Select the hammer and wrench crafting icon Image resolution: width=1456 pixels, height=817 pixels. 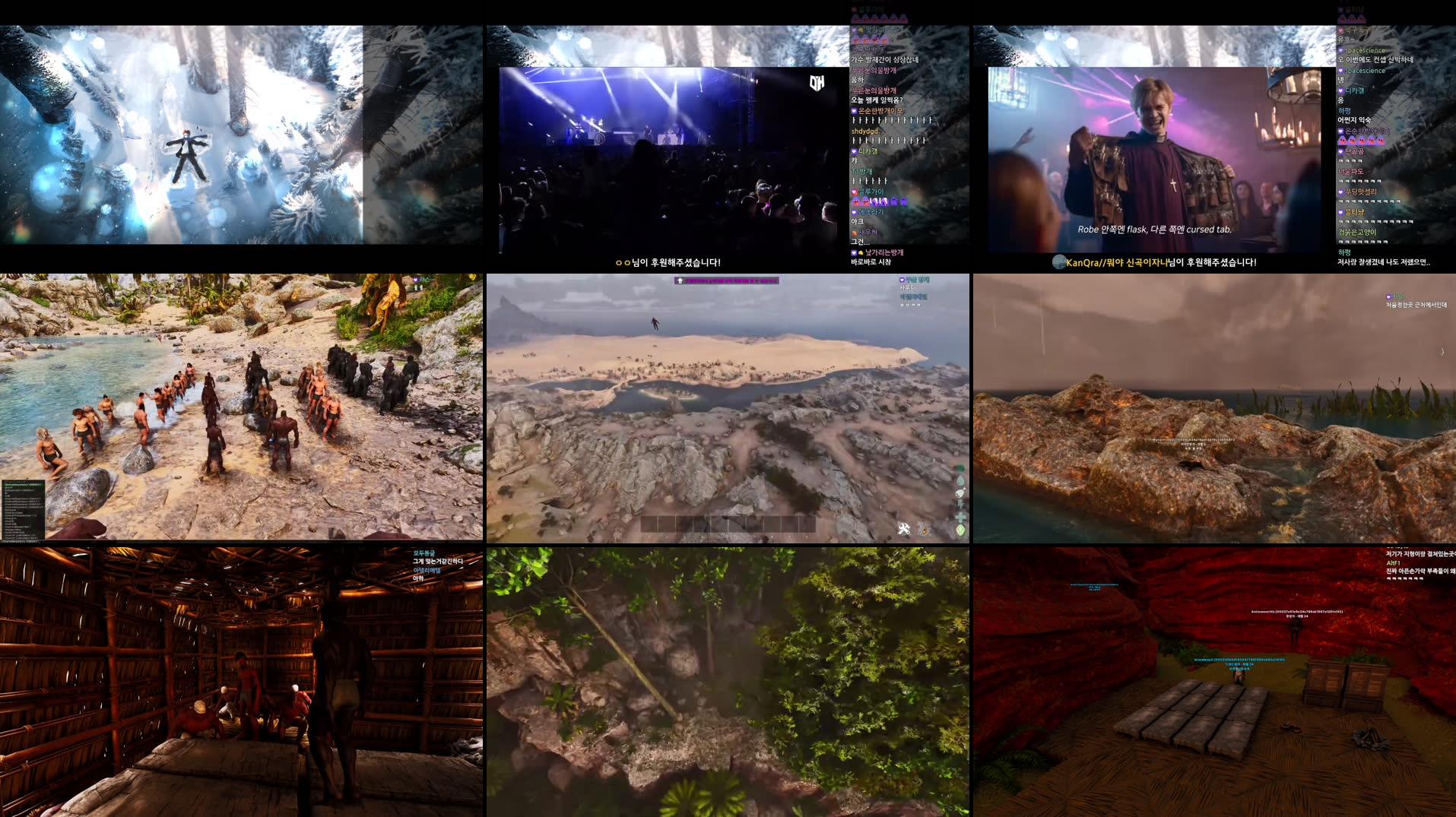click(904, 529)
